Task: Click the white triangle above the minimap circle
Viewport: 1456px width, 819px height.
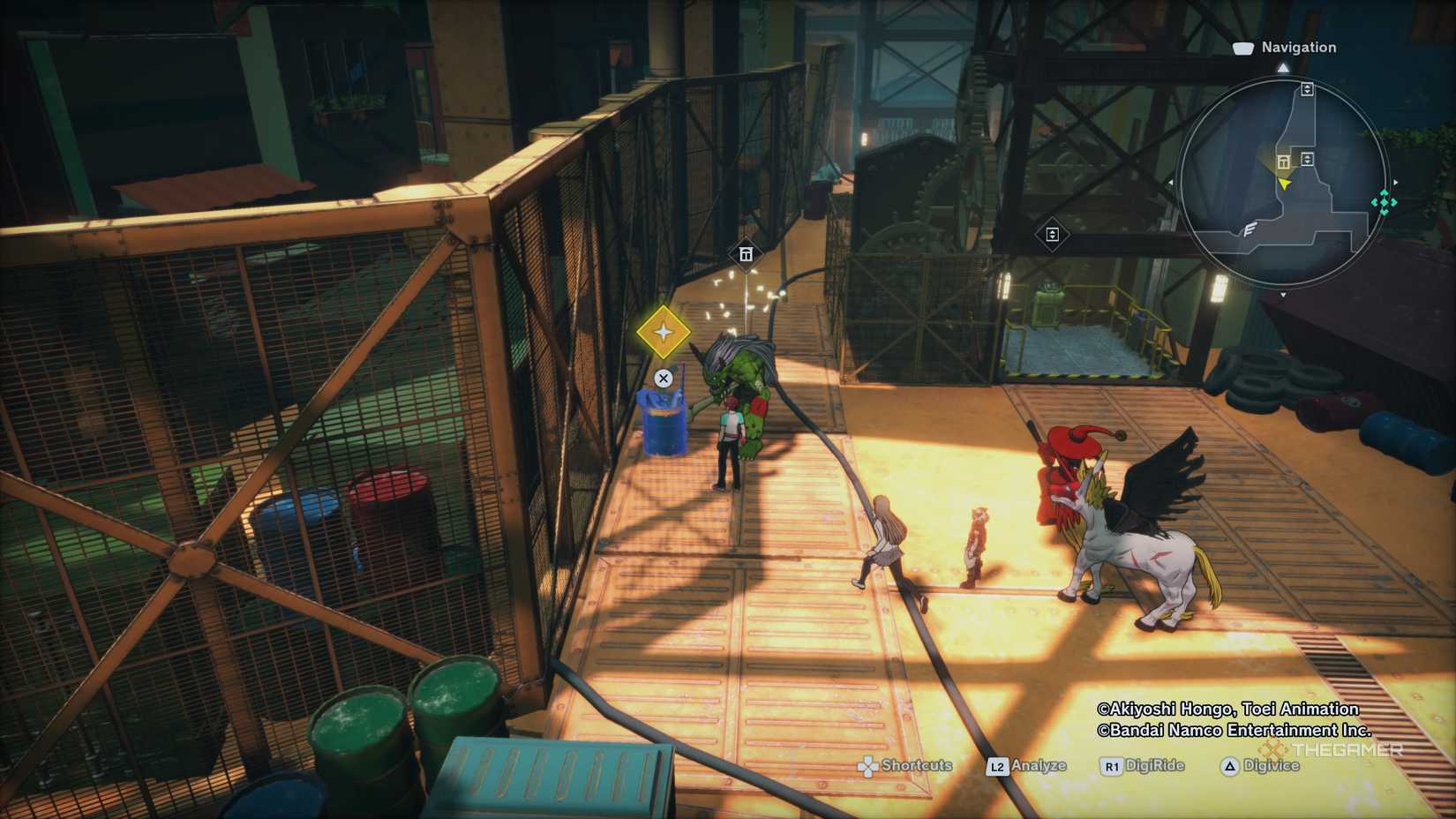Action: pyautogui.click(x=1284, y=68)
